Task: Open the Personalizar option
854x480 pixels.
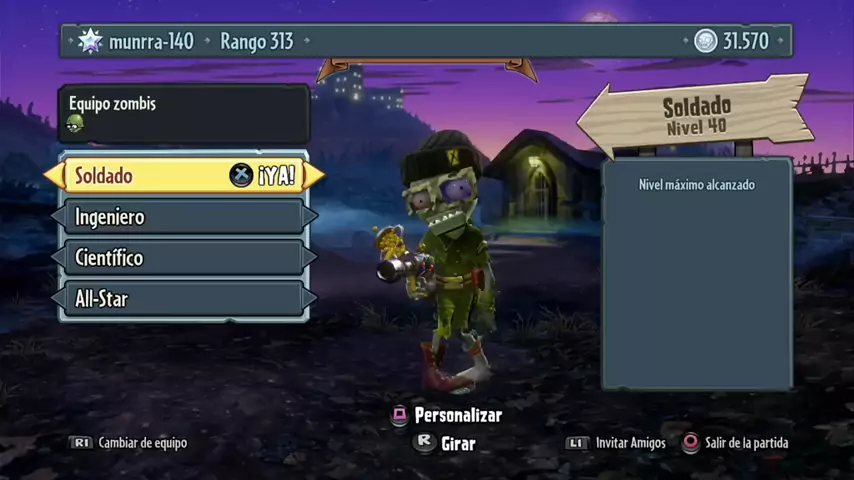Action: [x=446, y=415]
